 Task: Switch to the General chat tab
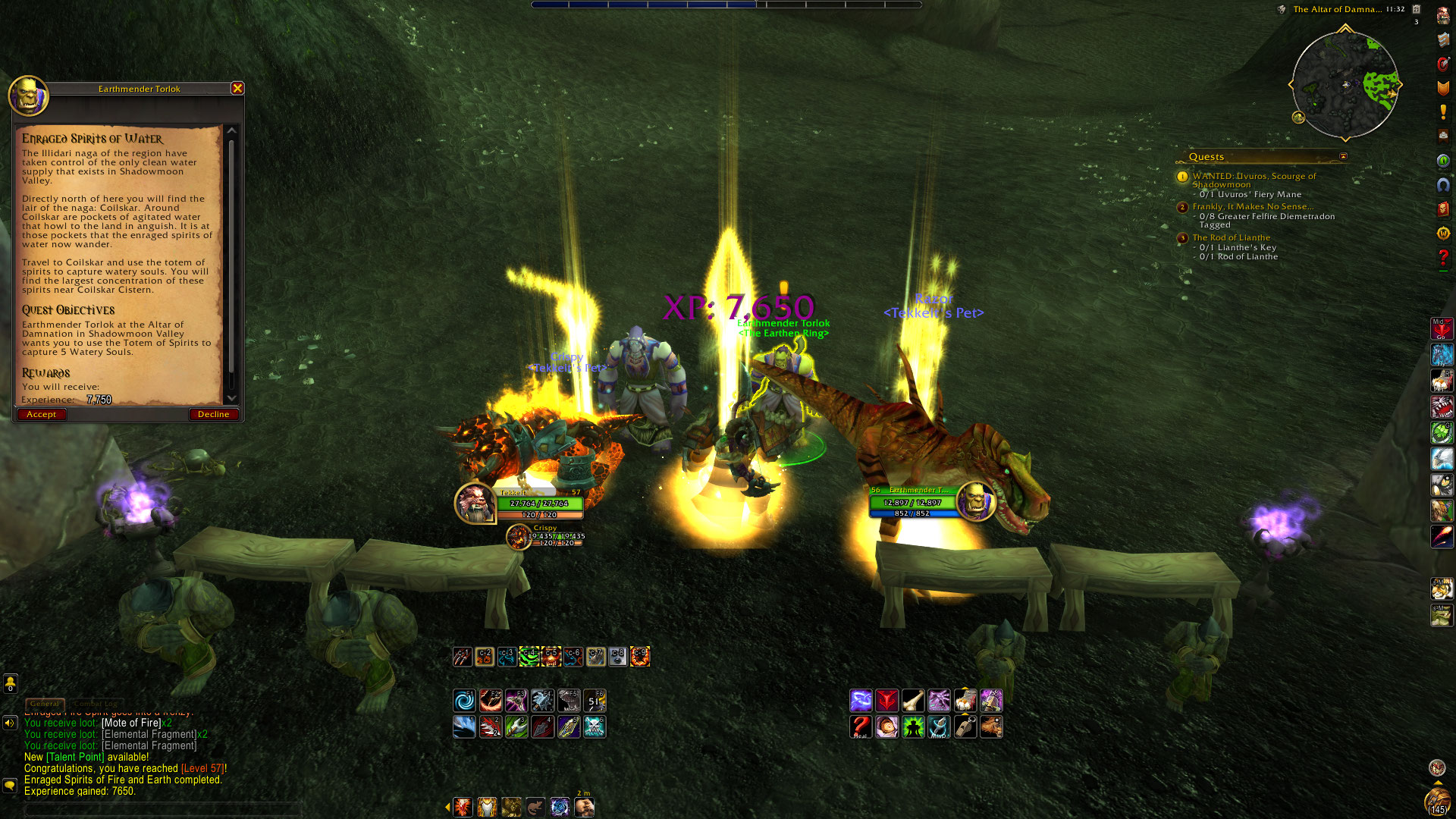pyautogui.click(x=45, y=703)
